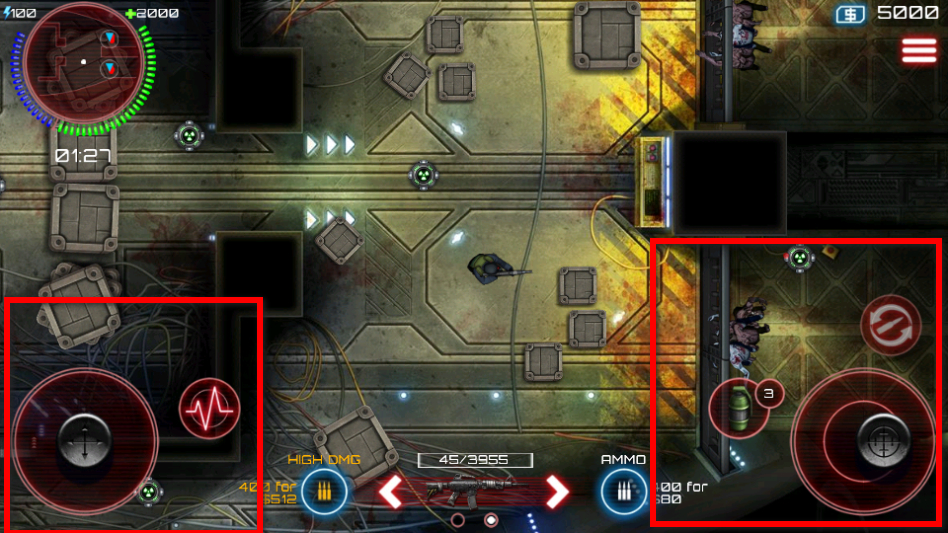This screenshot has height=533, width=948.
Task: Reload the weapon with the bullet button
Action: tap(890, 325)
